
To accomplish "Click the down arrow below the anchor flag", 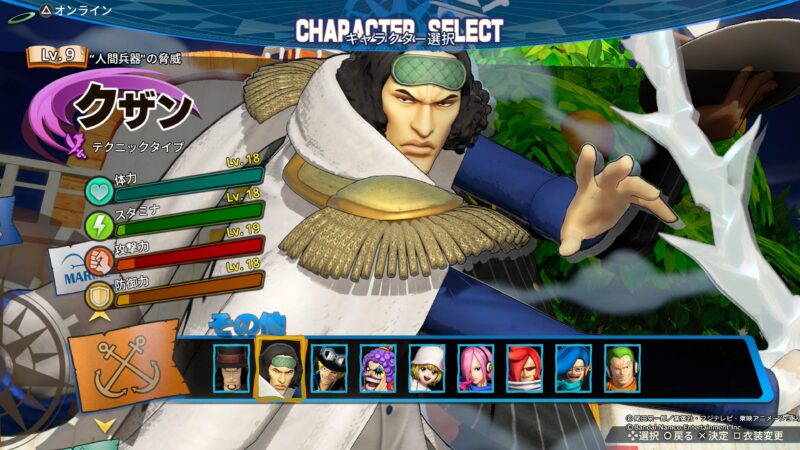I will coord(104,426).
